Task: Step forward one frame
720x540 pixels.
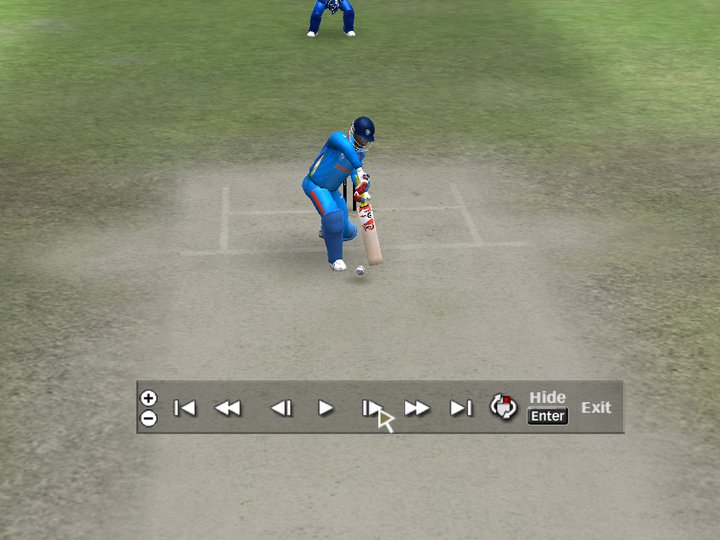Action: pos(370,408)
